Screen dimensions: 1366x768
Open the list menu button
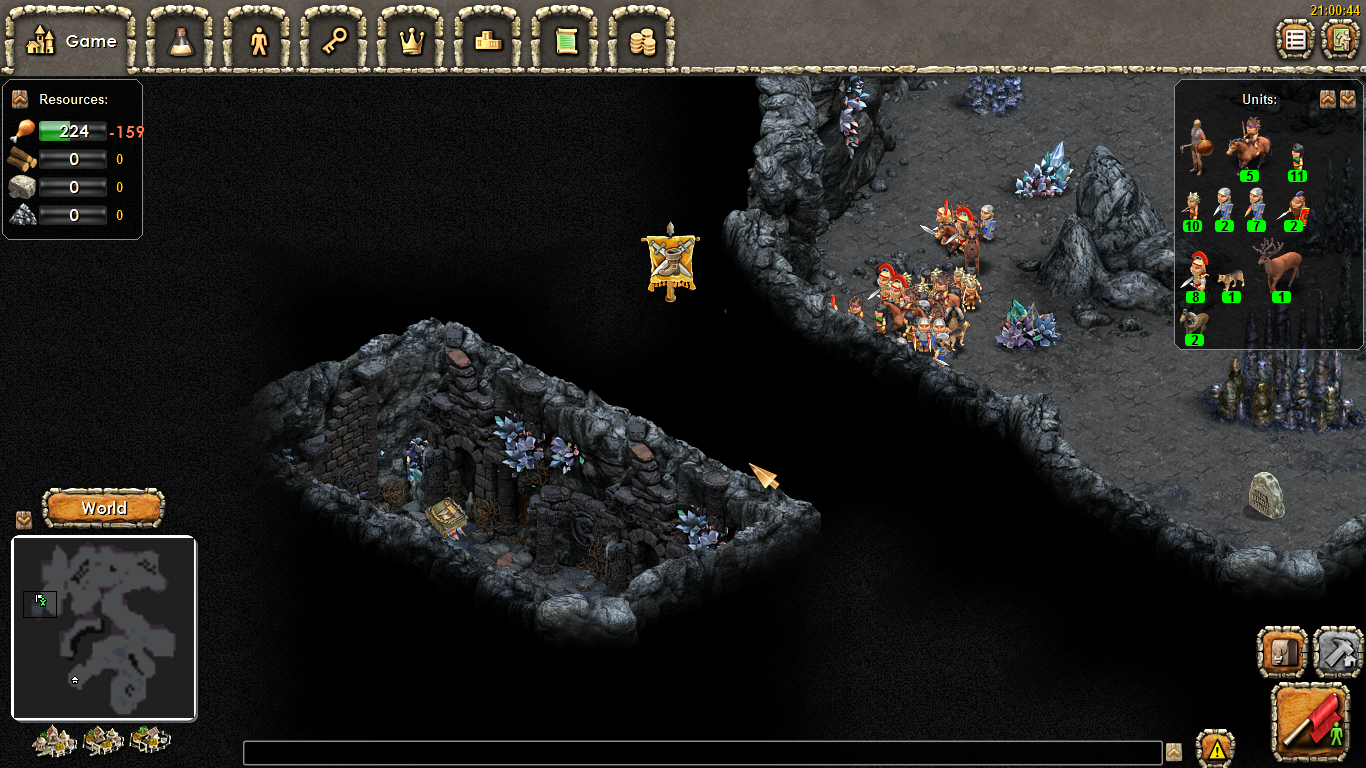(x=1296, y=40)
